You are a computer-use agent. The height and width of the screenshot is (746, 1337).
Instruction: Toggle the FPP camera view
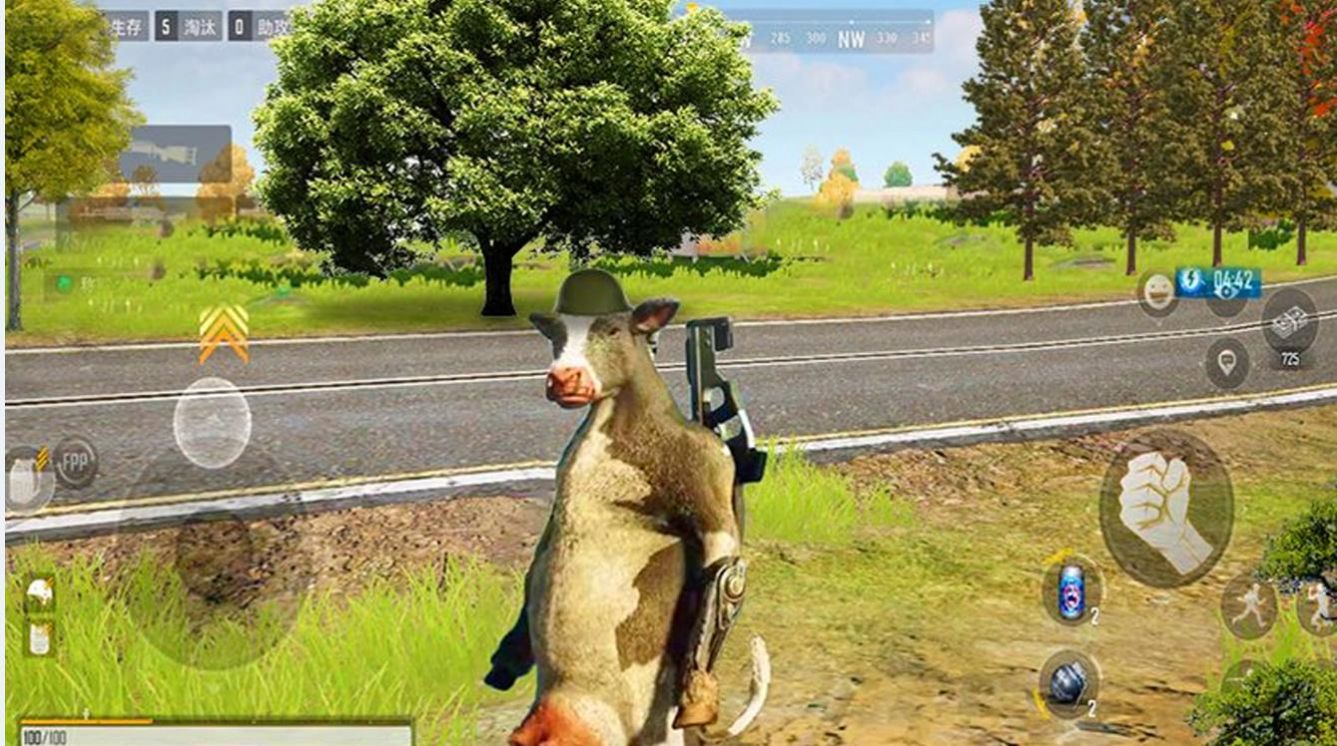click(76, 463)
